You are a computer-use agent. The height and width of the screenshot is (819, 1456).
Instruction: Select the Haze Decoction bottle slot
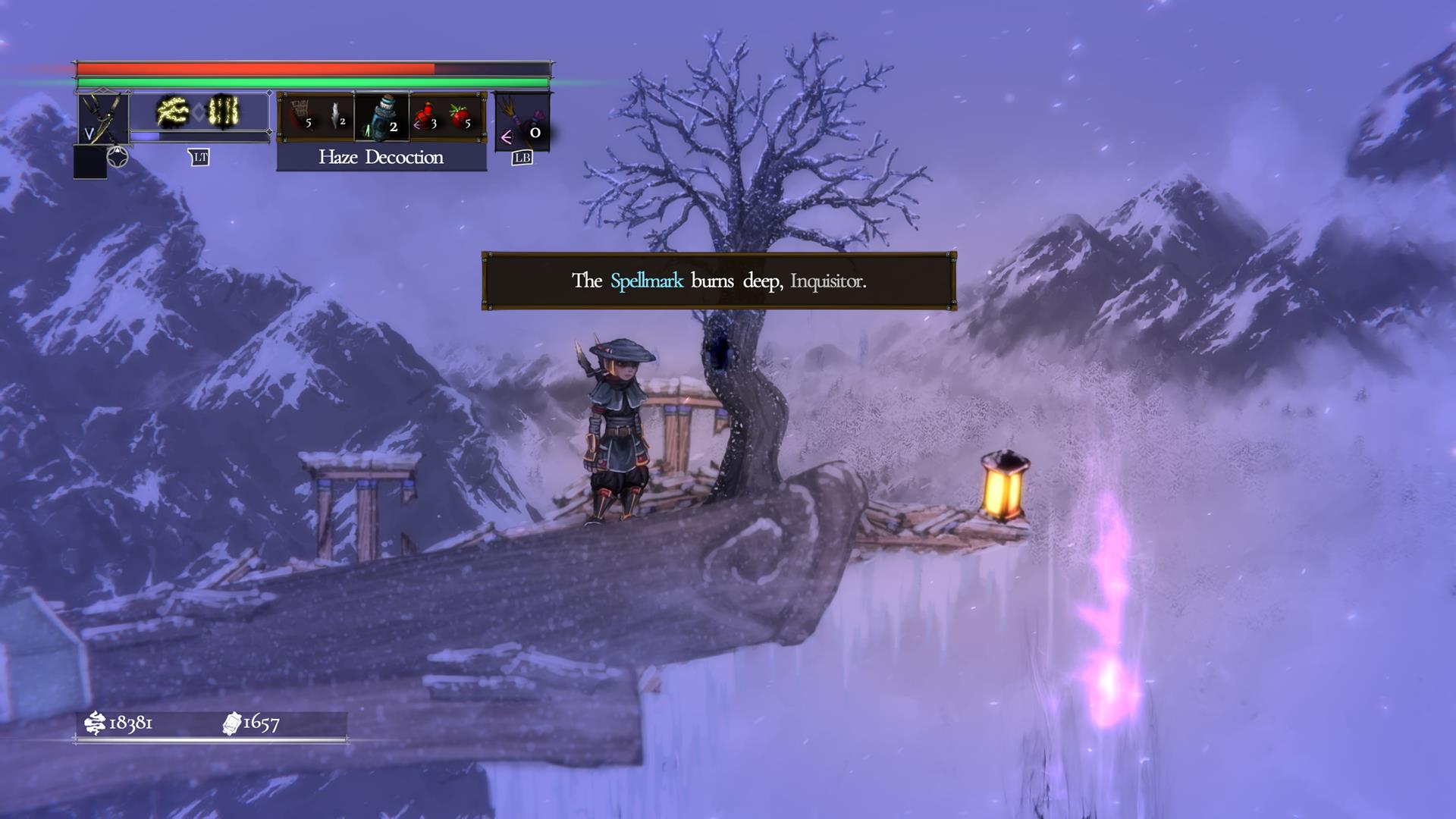tap(382, 117)
